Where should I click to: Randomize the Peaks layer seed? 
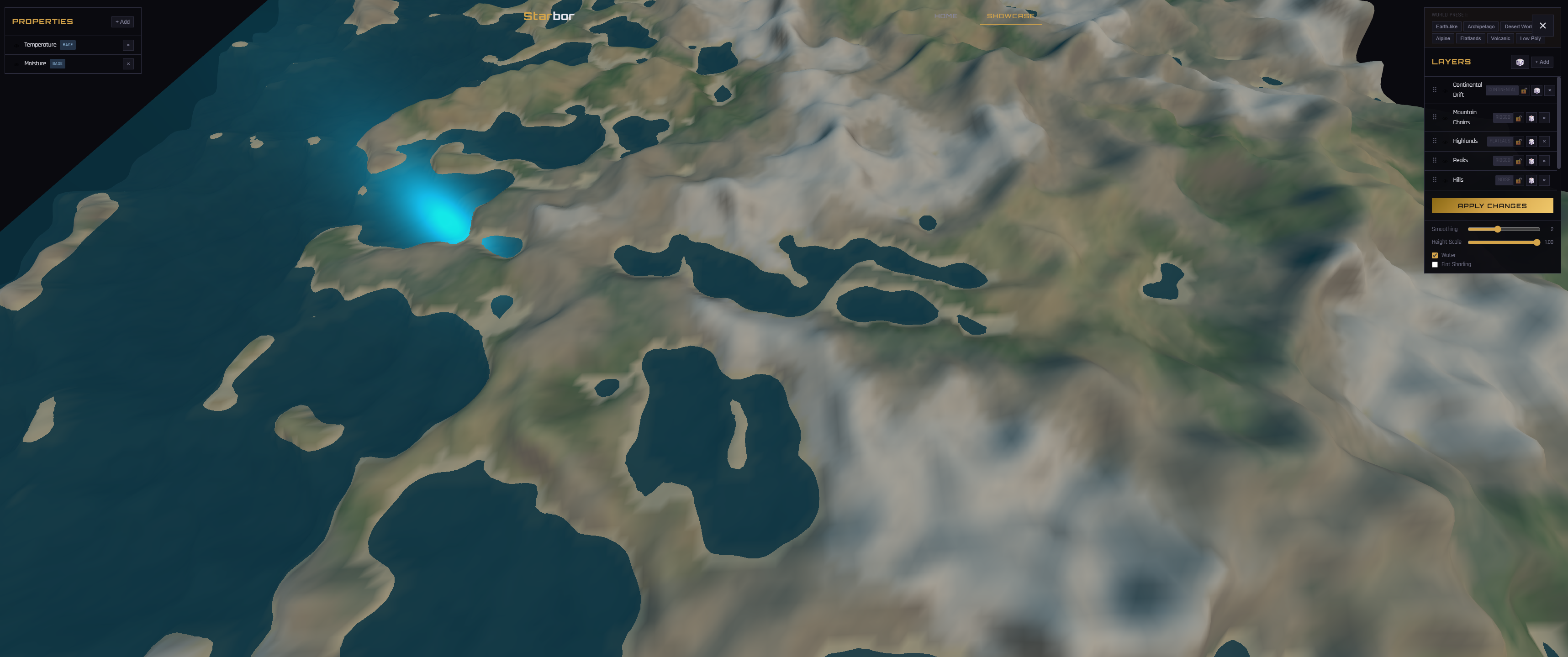click(x=1531, y=161)
